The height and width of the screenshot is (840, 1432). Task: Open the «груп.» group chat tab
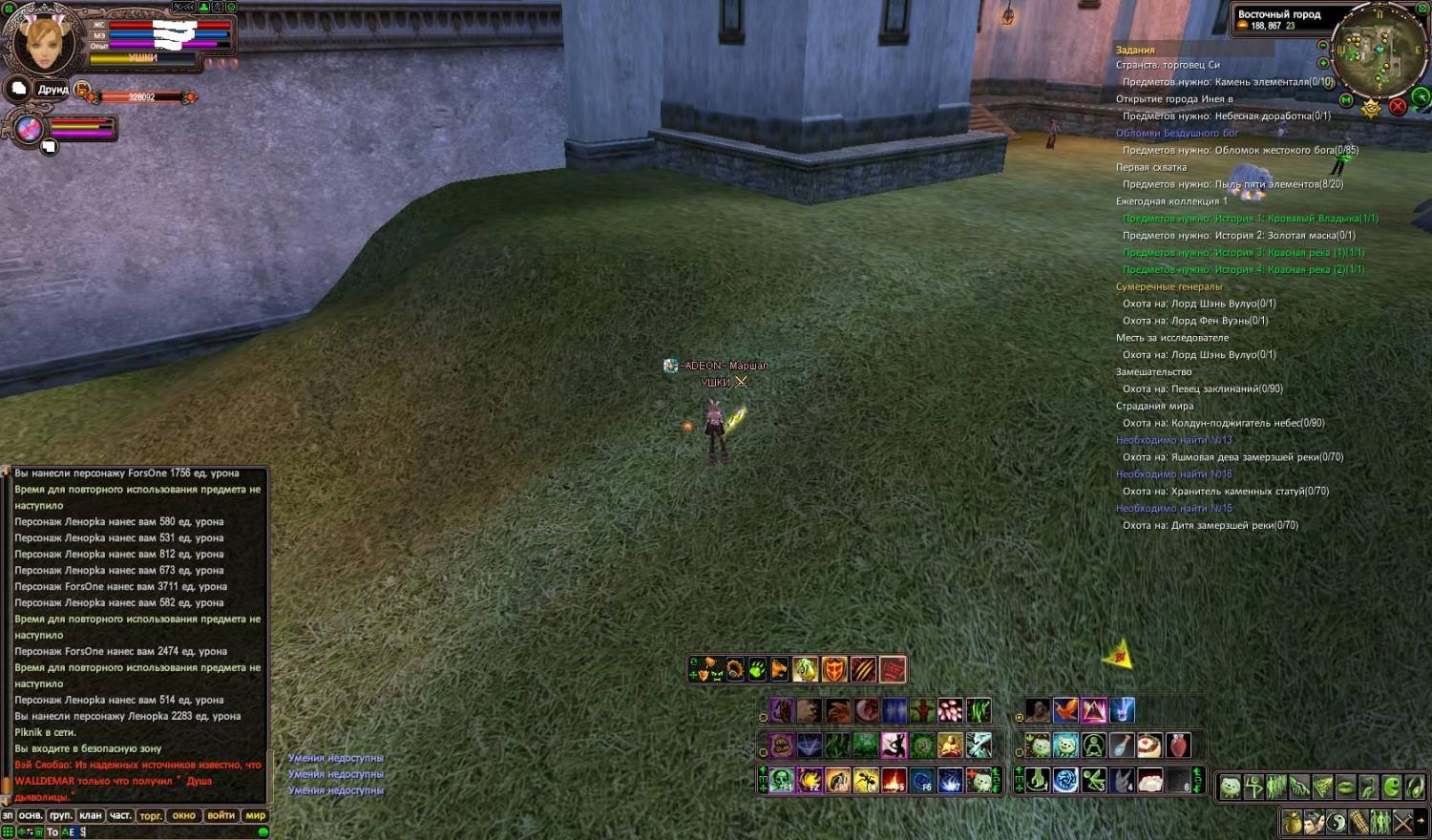(x=61, y=815)
